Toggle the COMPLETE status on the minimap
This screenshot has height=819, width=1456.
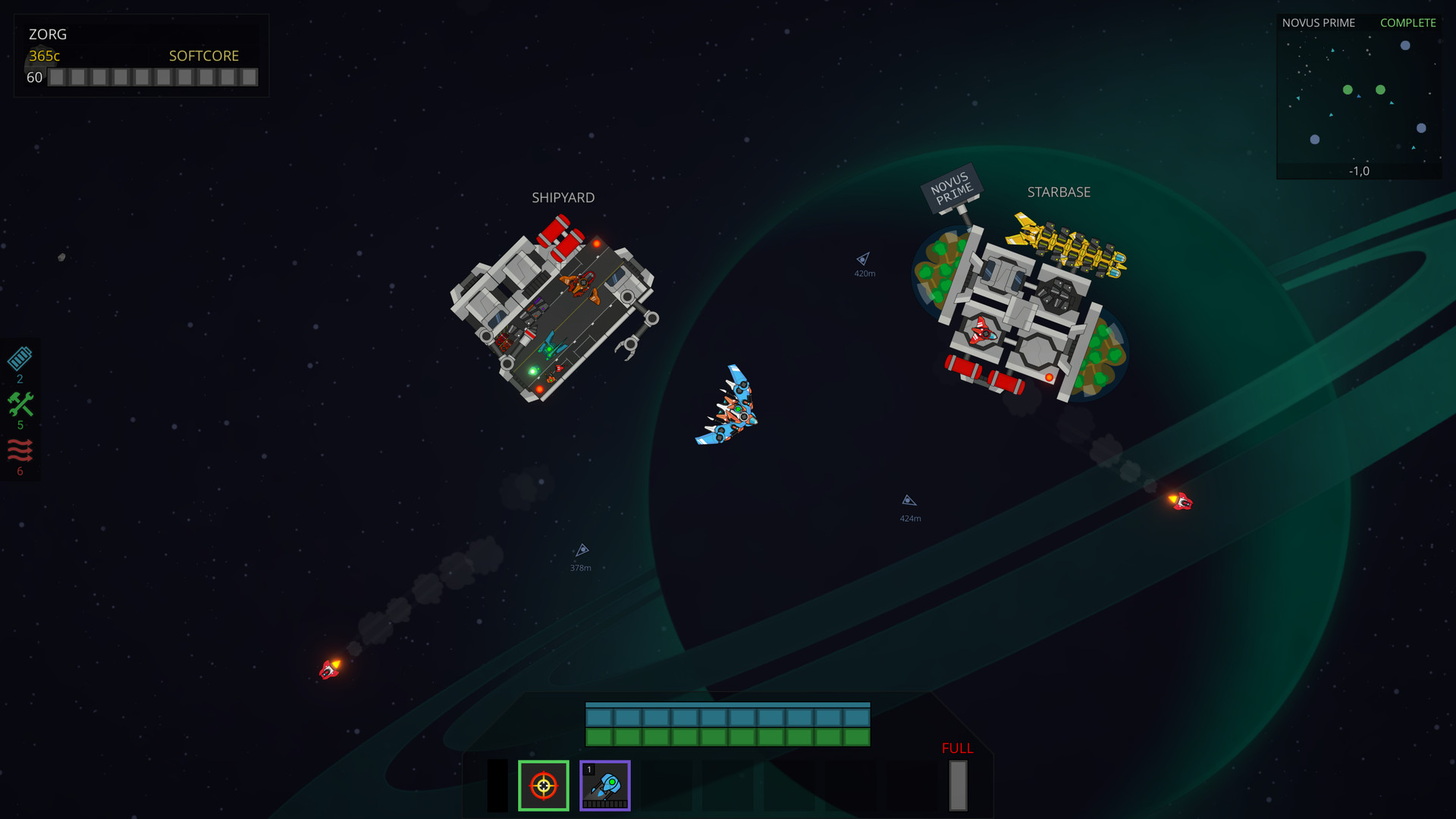(x=1407, y=23)
